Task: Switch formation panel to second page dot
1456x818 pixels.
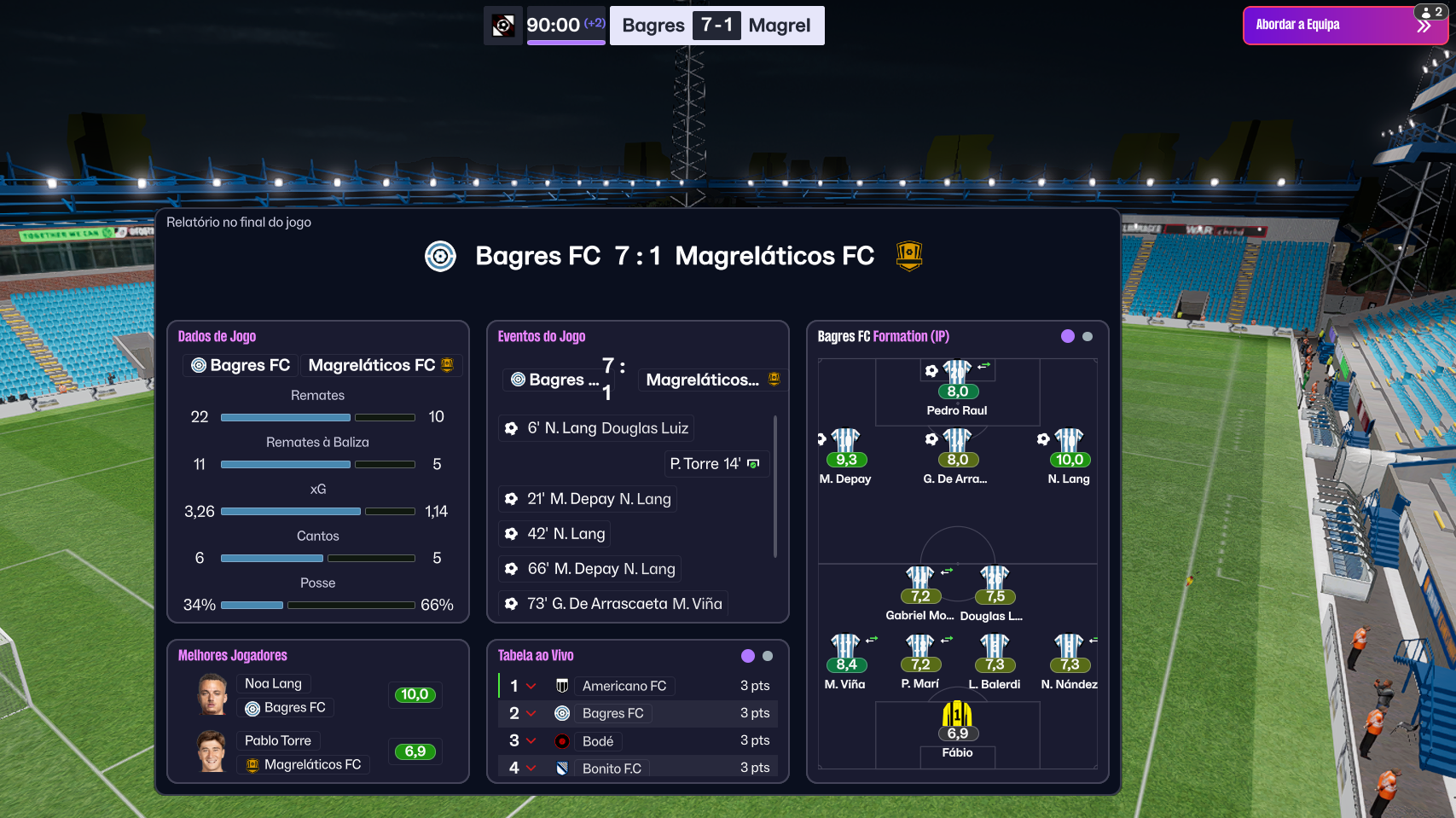Action: [1088, 337]
